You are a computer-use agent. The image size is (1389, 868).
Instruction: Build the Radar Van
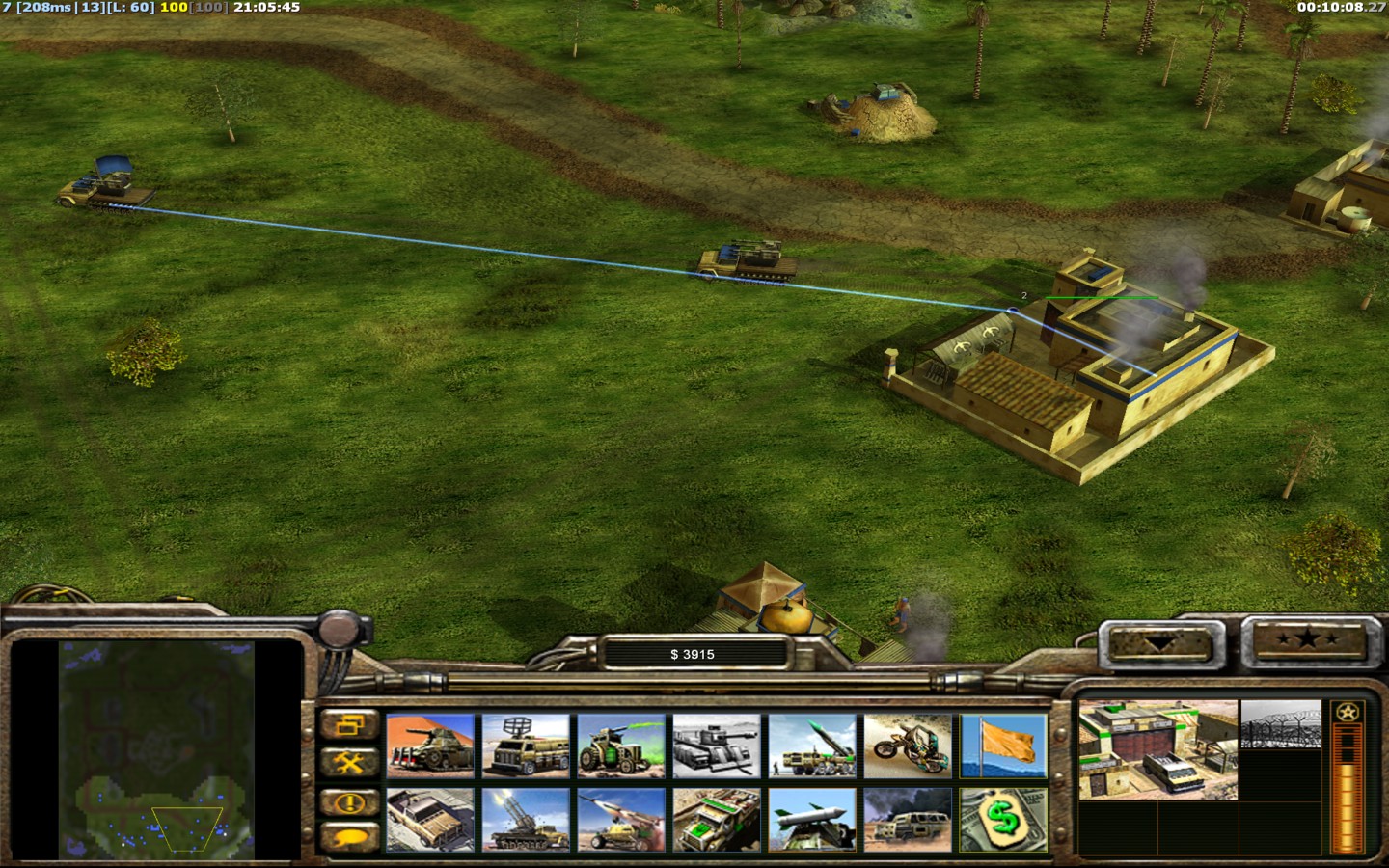click(526, 746)
